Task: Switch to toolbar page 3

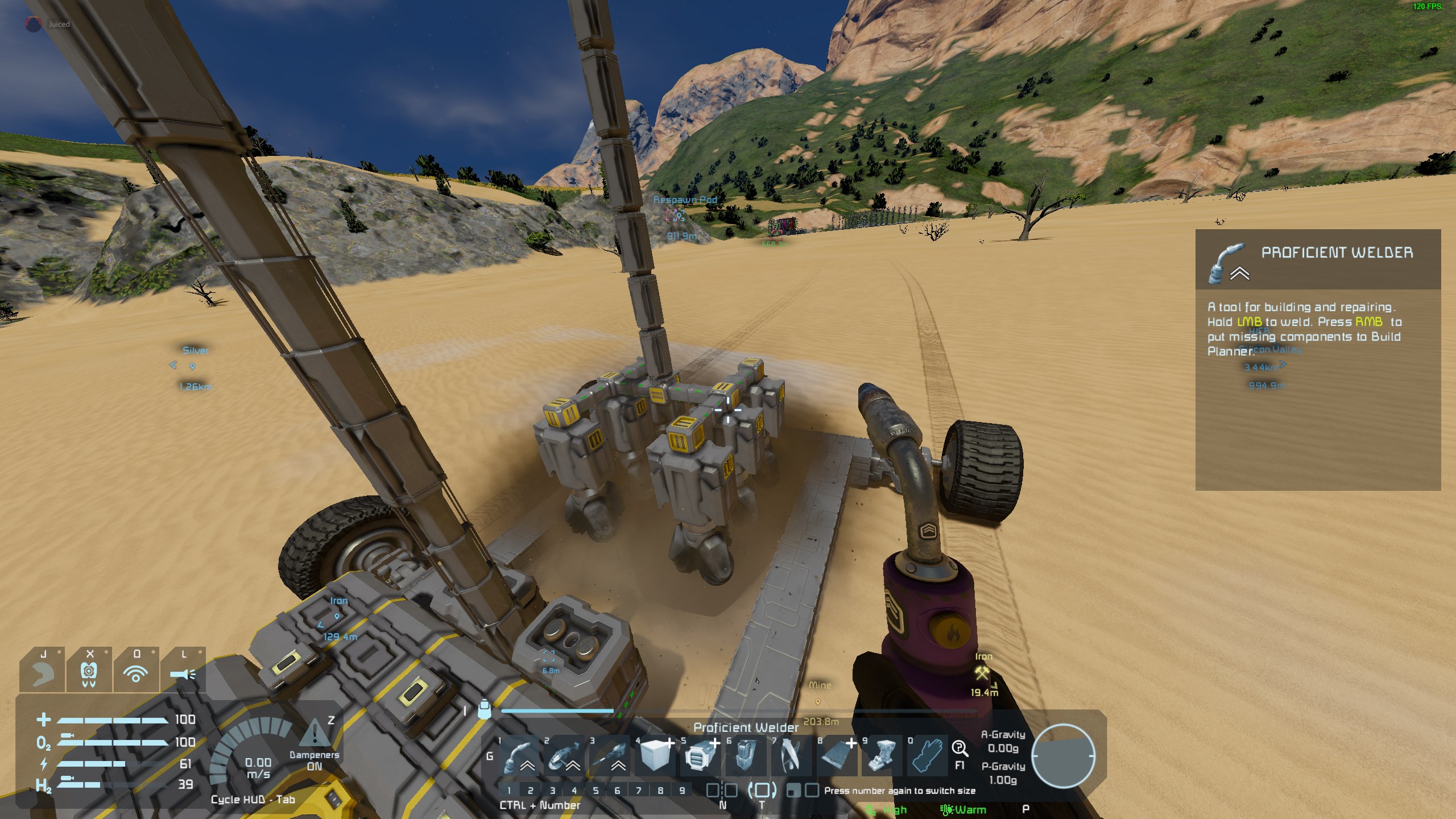Action: click(552, 791)
